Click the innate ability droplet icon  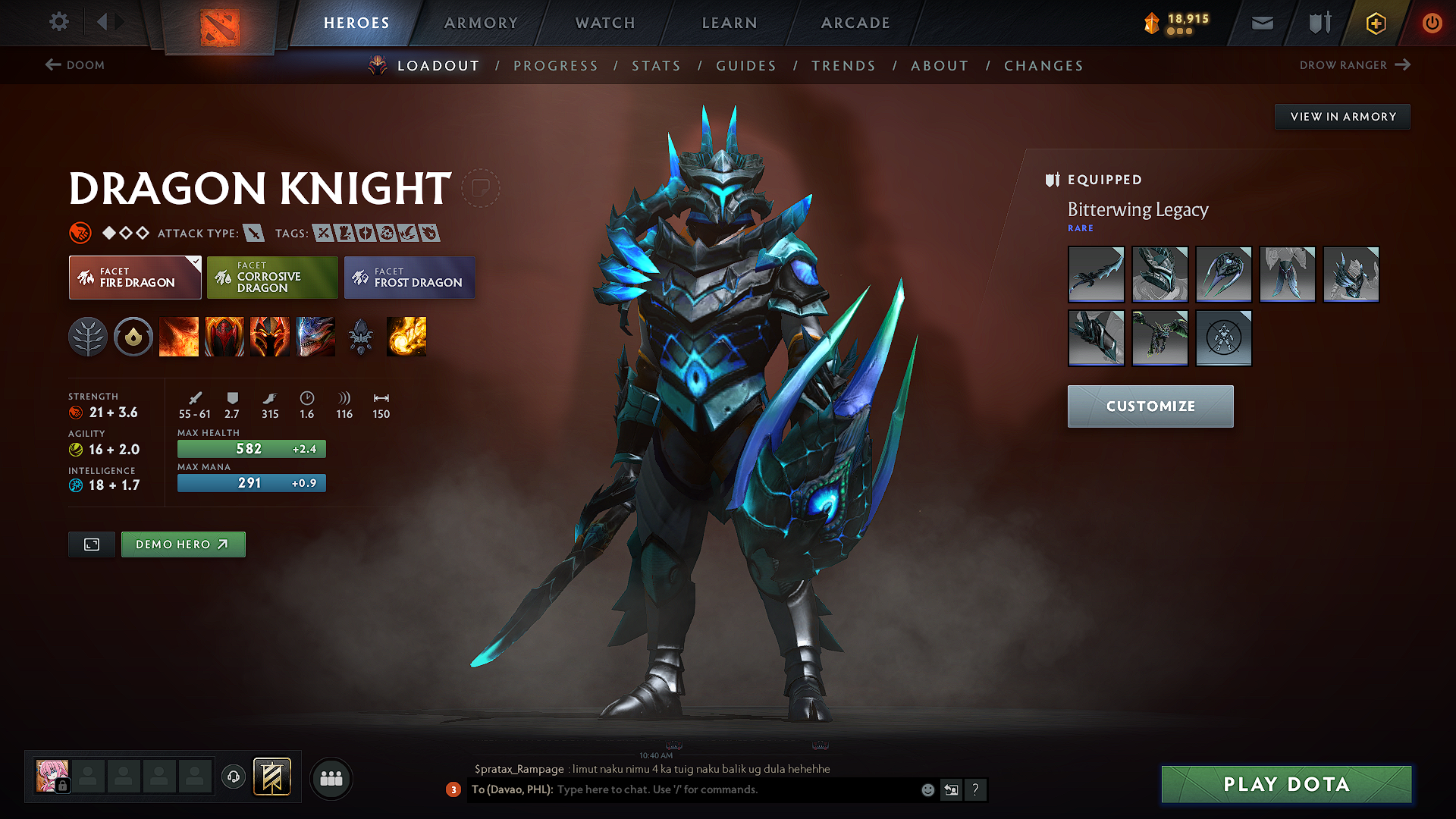pos(133,337)
